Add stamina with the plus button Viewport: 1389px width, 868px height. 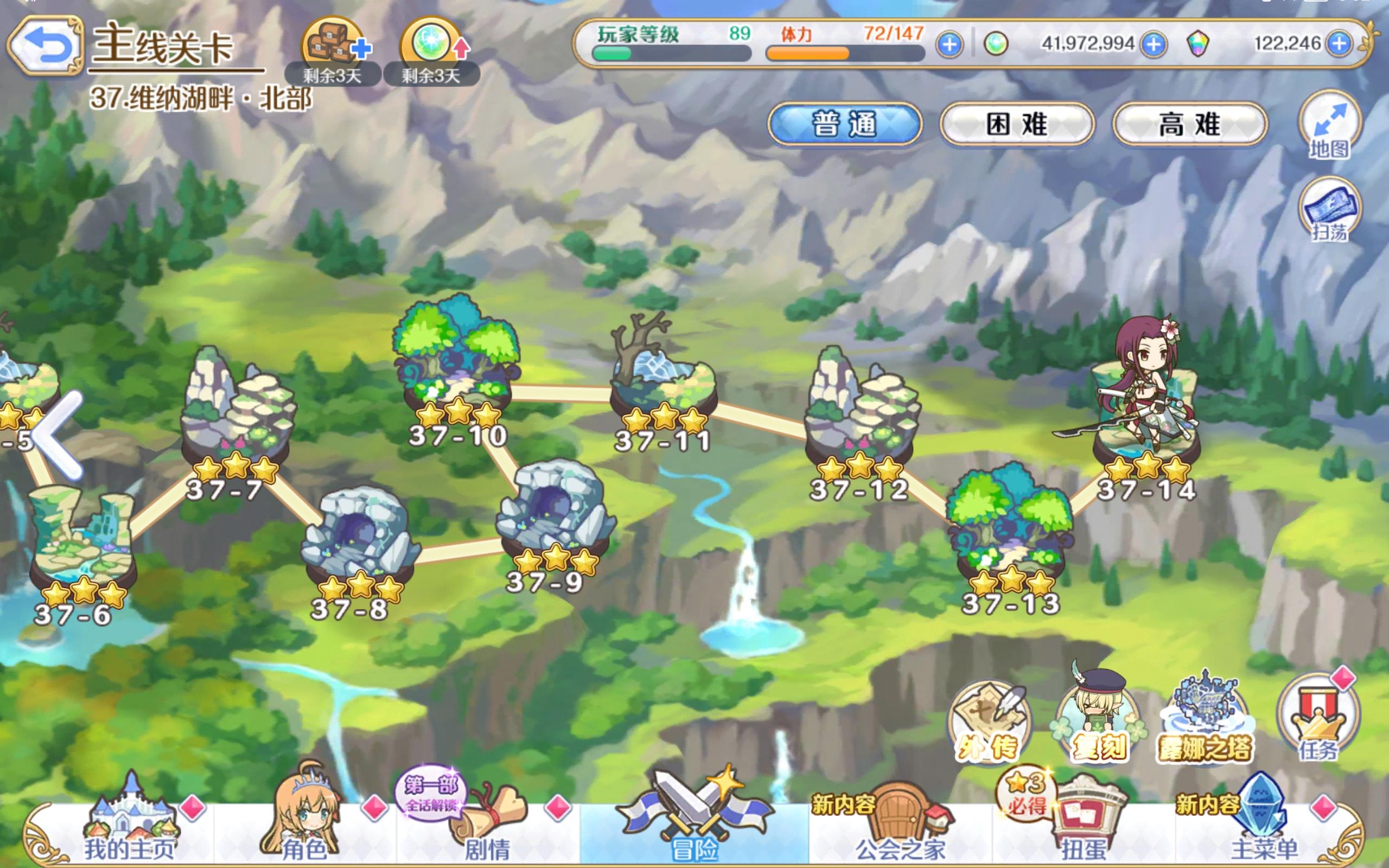[951, 43]
